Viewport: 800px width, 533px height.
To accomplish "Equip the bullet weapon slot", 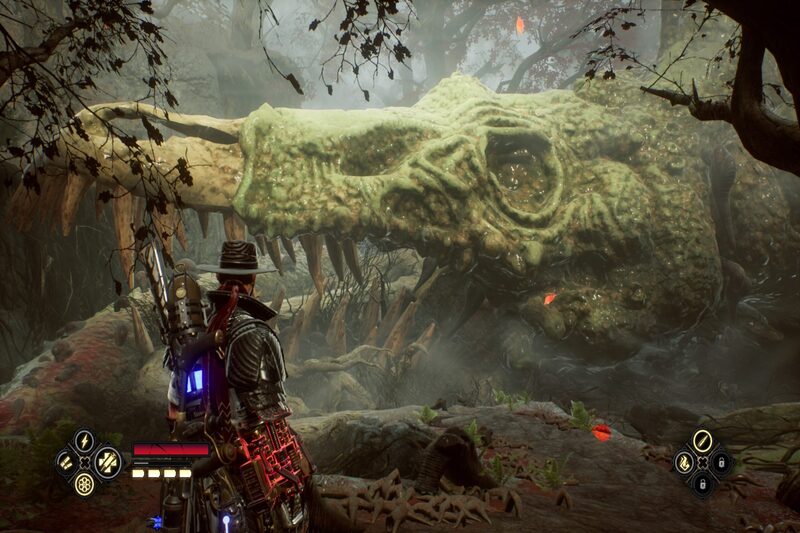I will click(702, 441).
